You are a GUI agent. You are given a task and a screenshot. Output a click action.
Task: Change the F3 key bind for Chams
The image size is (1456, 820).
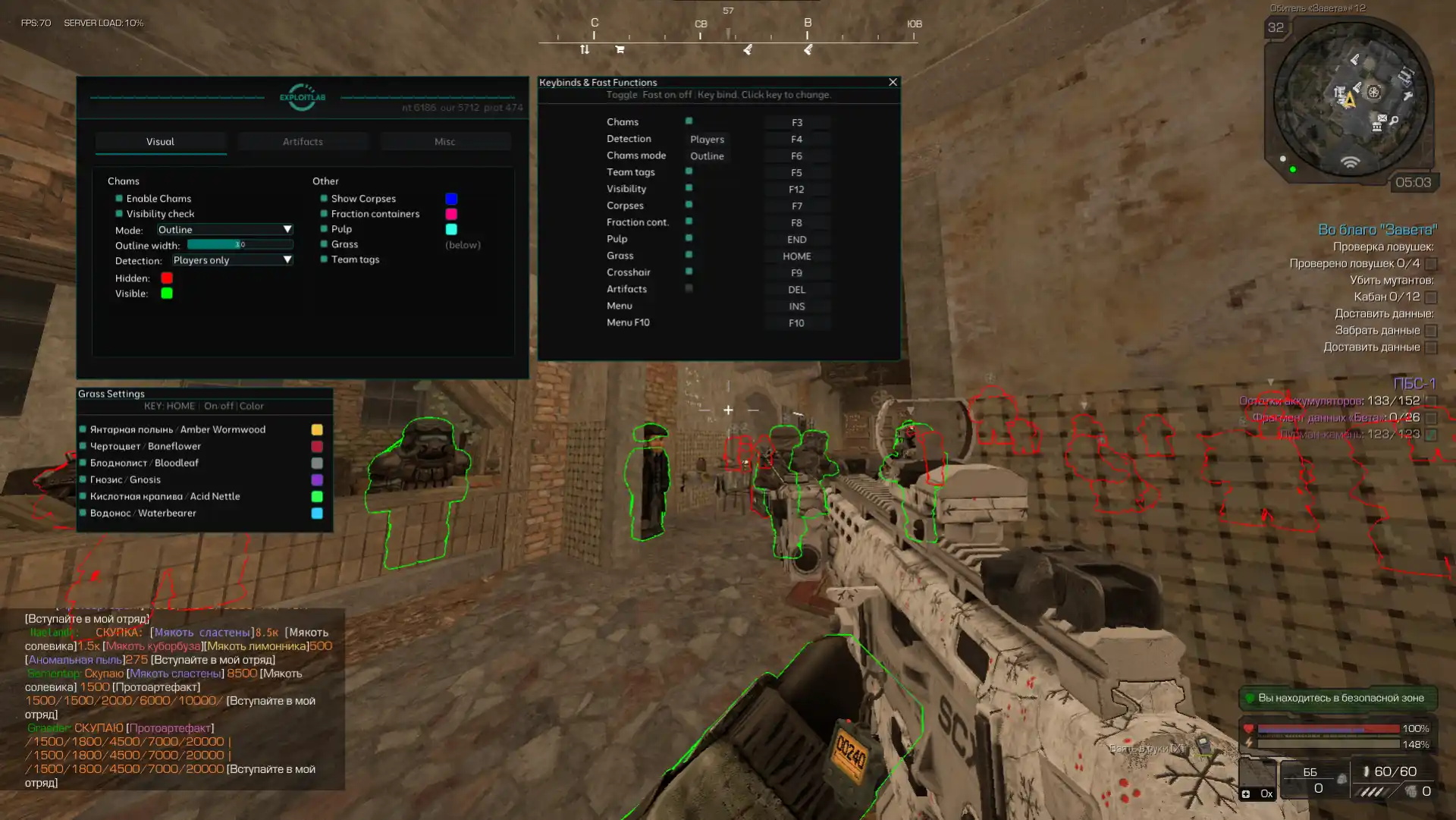click(796, 123)
